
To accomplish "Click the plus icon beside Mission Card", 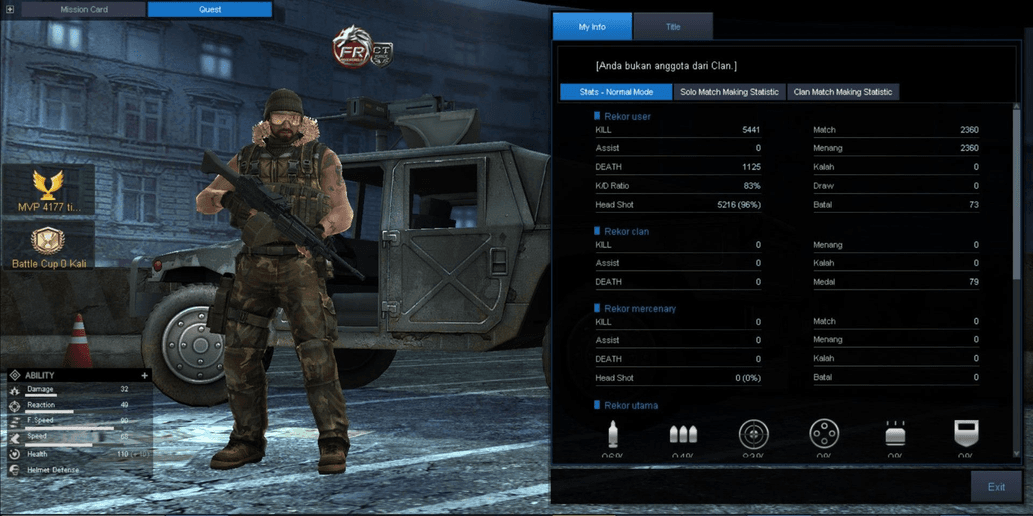I will tap(11, 9).
